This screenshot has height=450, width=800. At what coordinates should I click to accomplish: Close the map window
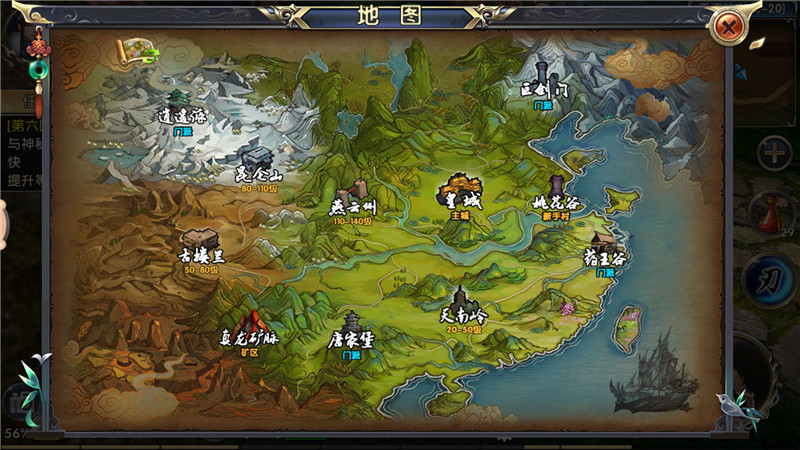(729, 27)
